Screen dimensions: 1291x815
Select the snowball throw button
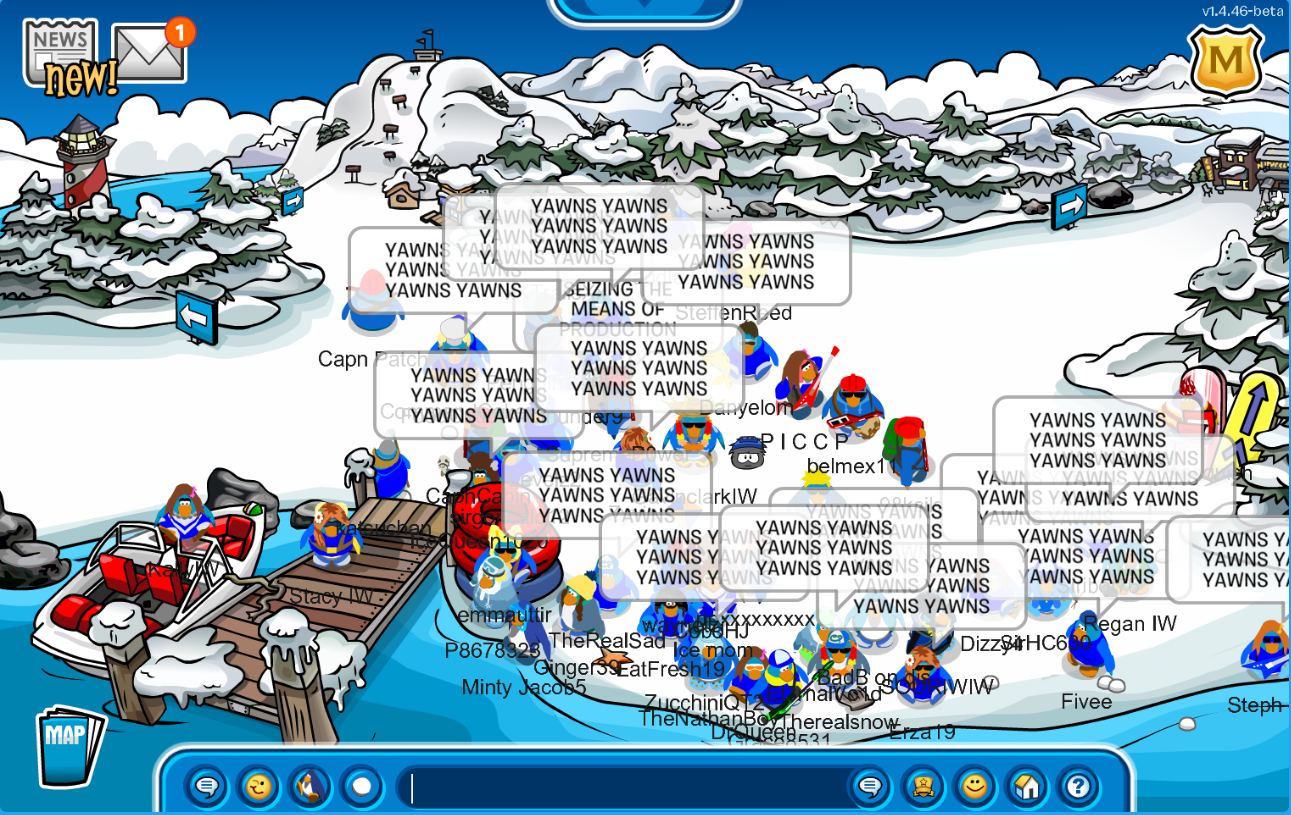pyautogui.click(x=362, y=787)
